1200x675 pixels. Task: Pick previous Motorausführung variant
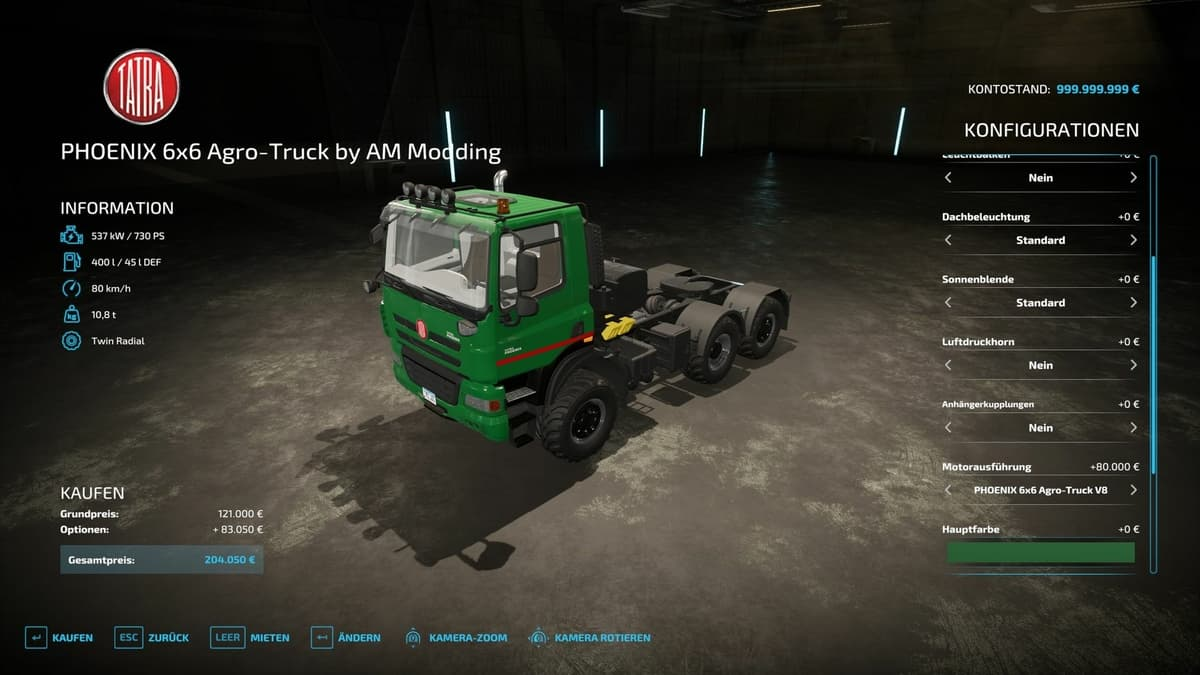pos(948,490)
